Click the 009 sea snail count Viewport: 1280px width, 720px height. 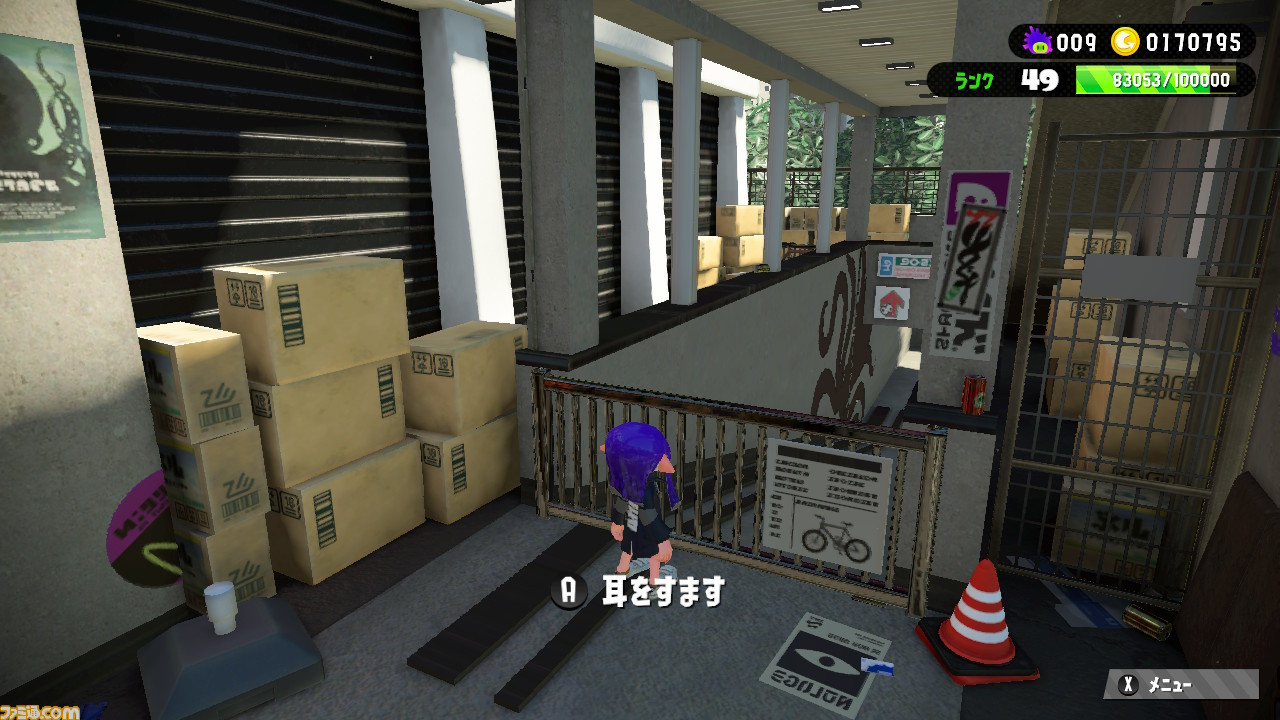(x=1077, y=43)
